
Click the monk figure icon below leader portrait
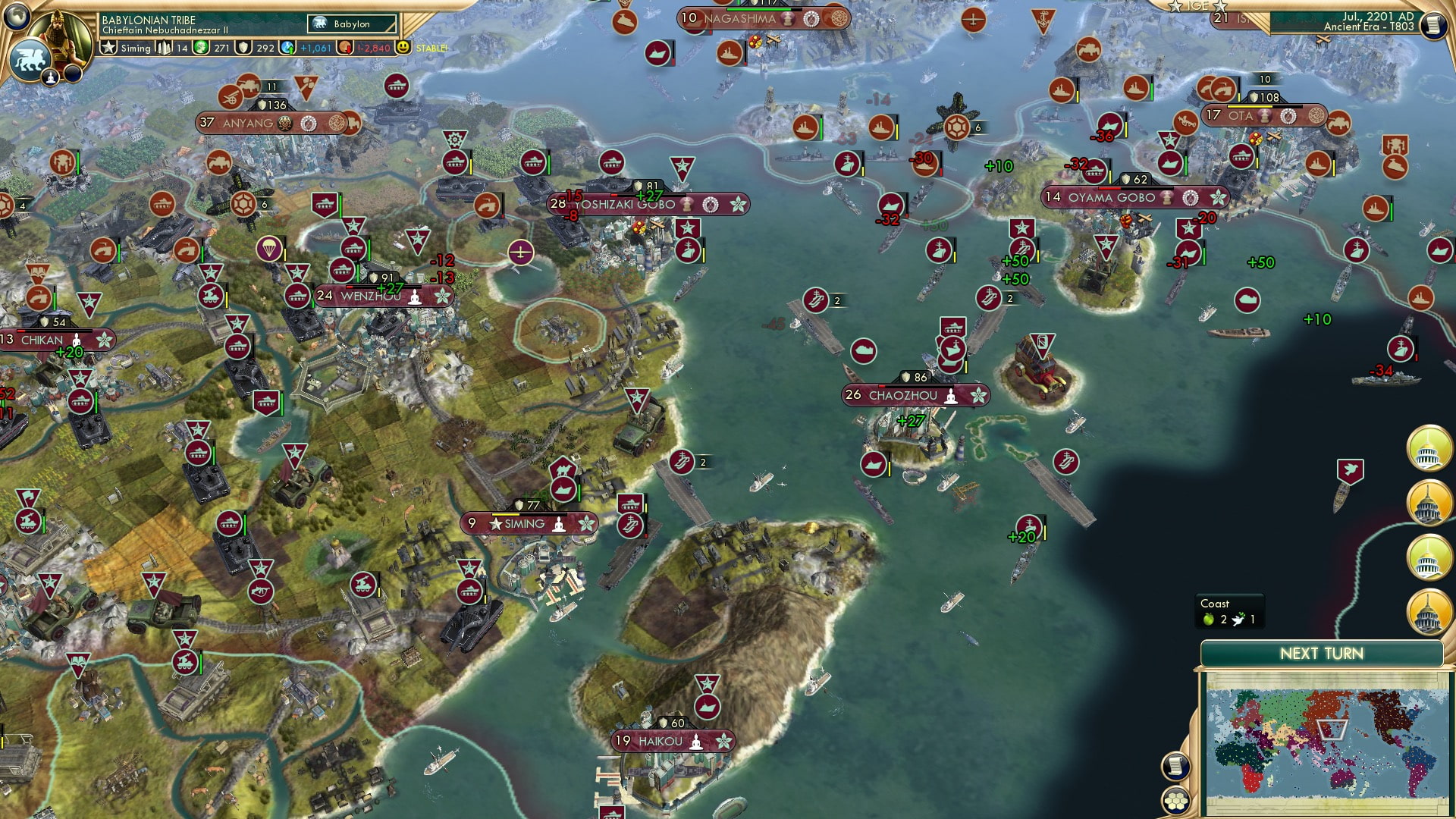50,78
